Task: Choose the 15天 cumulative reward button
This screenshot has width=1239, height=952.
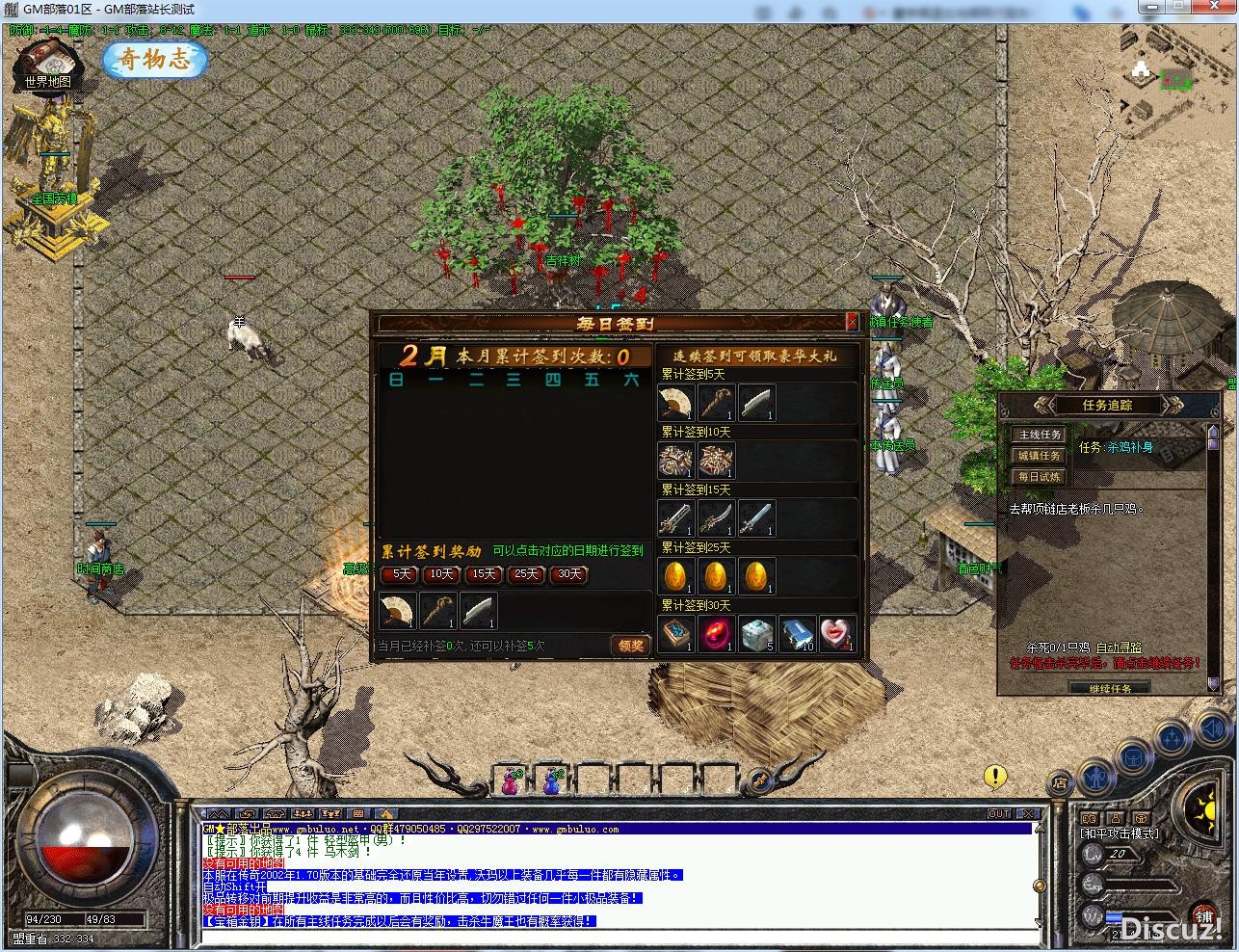Action: [x=484, y=574]
